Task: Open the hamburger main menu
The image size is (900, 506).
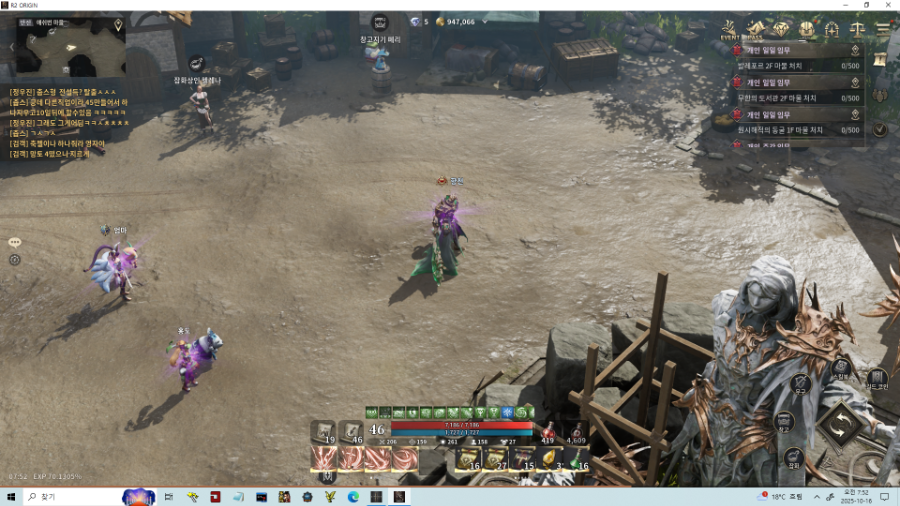Action: pyautogui.click(x=882, y=30)
